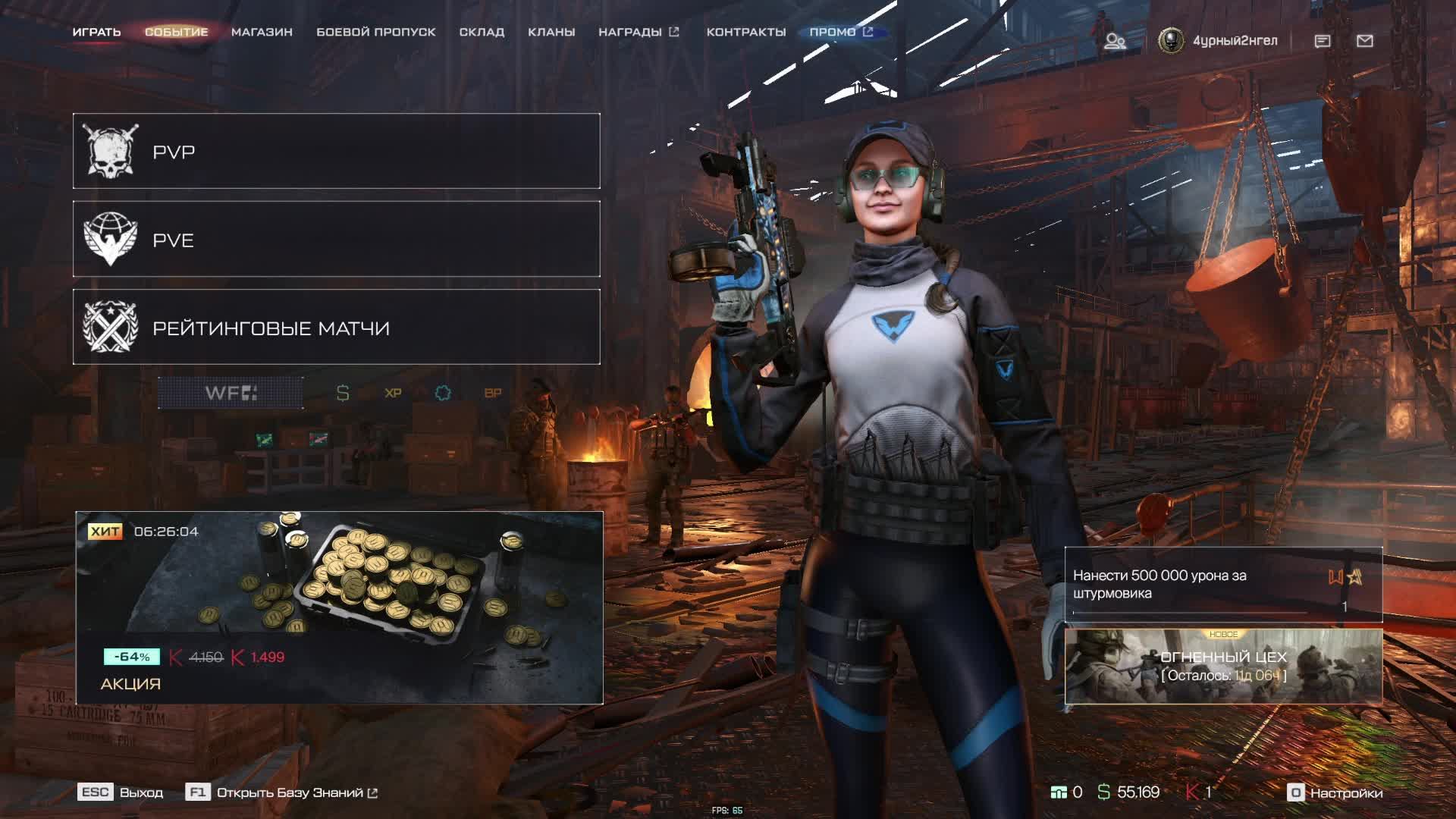Select the СКЛАД tab
The image size is (1456, 819).
[482, 32]
